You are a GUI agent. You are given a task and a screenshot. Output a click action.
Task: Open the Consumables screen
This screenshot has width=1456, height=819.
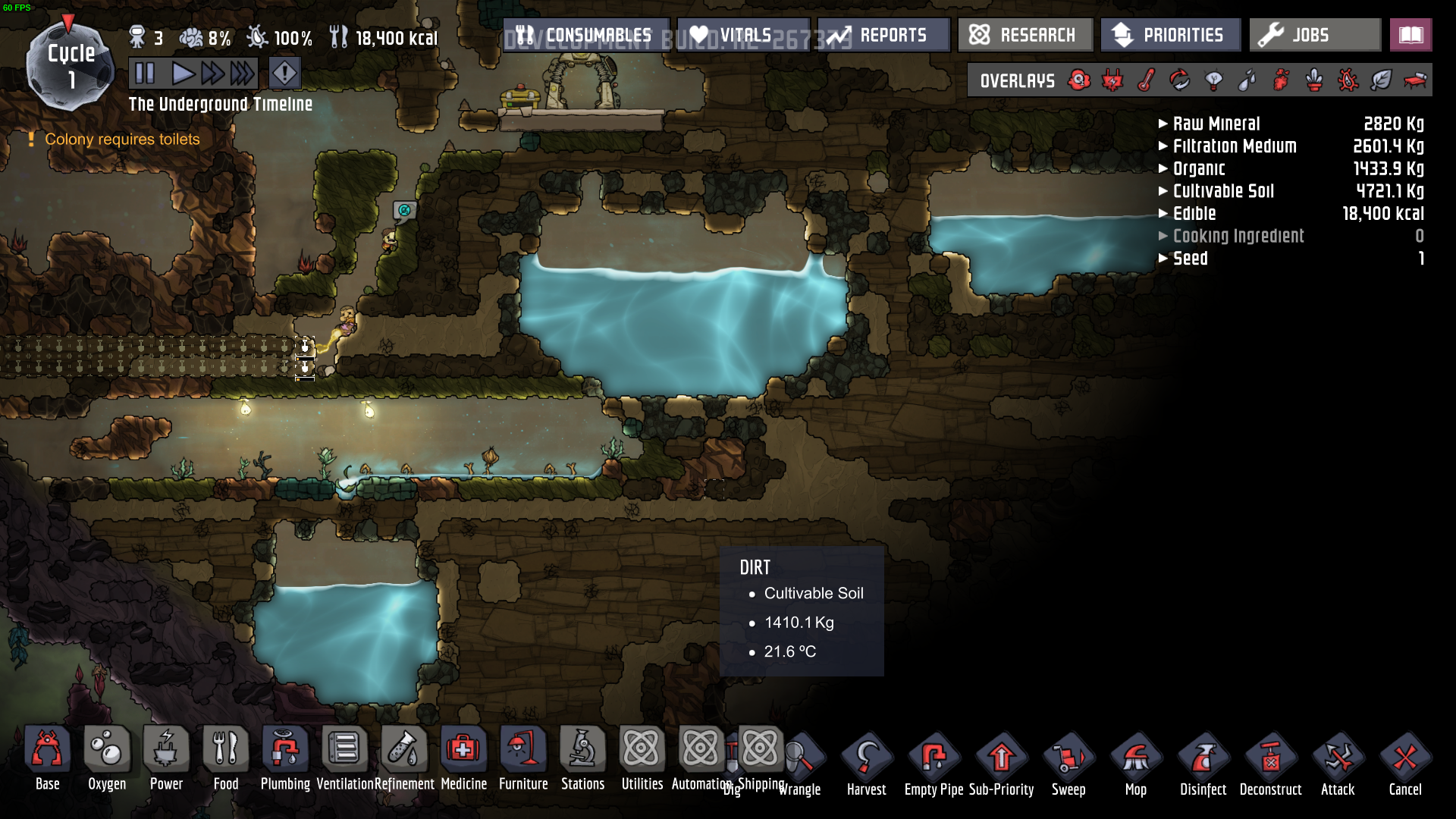click(x=585, y=35)
